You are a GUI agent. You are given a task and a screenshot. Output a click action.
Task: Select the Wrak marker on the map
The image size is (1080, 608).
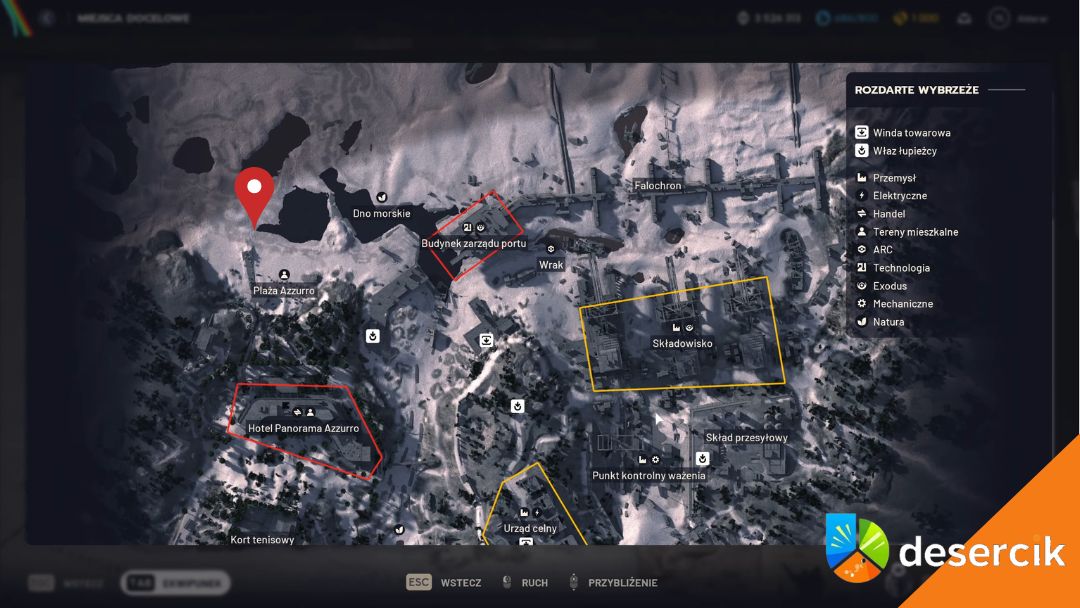point(551,265)
